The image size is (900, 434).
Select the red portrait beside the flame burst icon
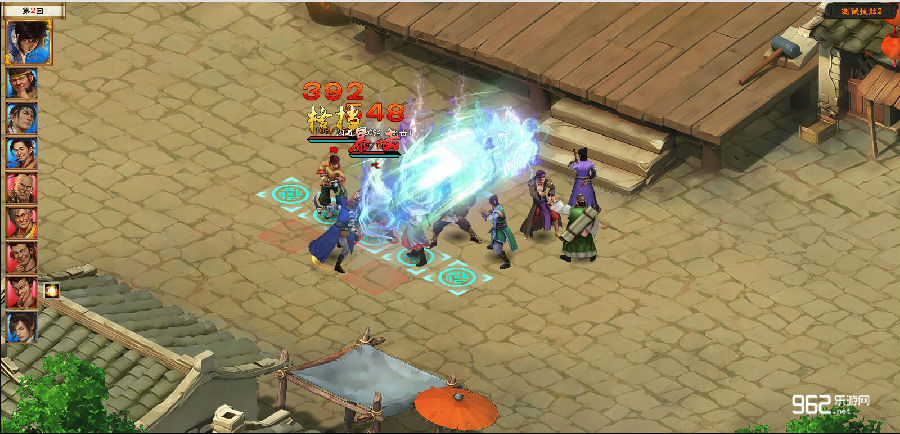pyautogui.click(x=22, y=292)
